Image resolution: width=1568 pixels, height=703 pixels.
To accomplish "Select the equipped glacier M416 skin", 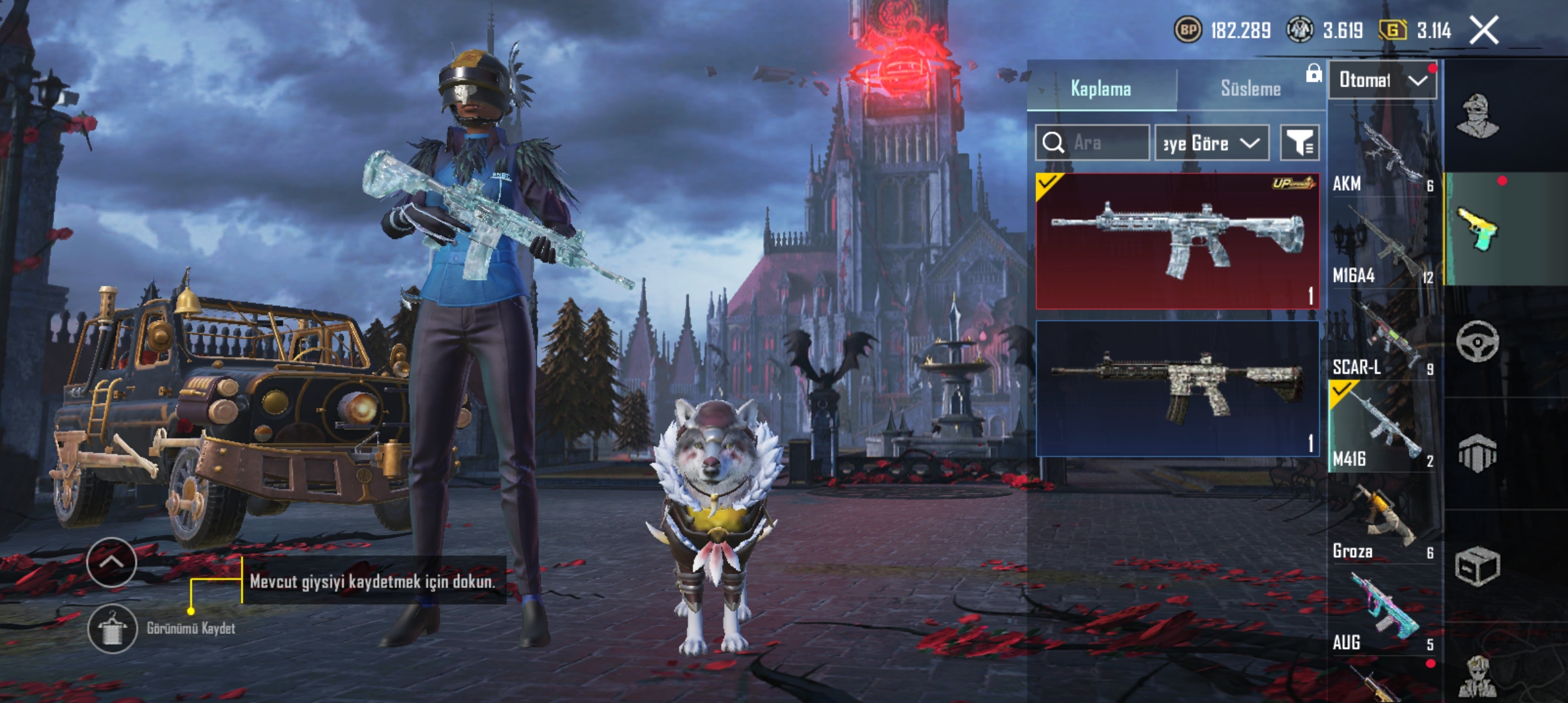I will (x=1177, y=241).
